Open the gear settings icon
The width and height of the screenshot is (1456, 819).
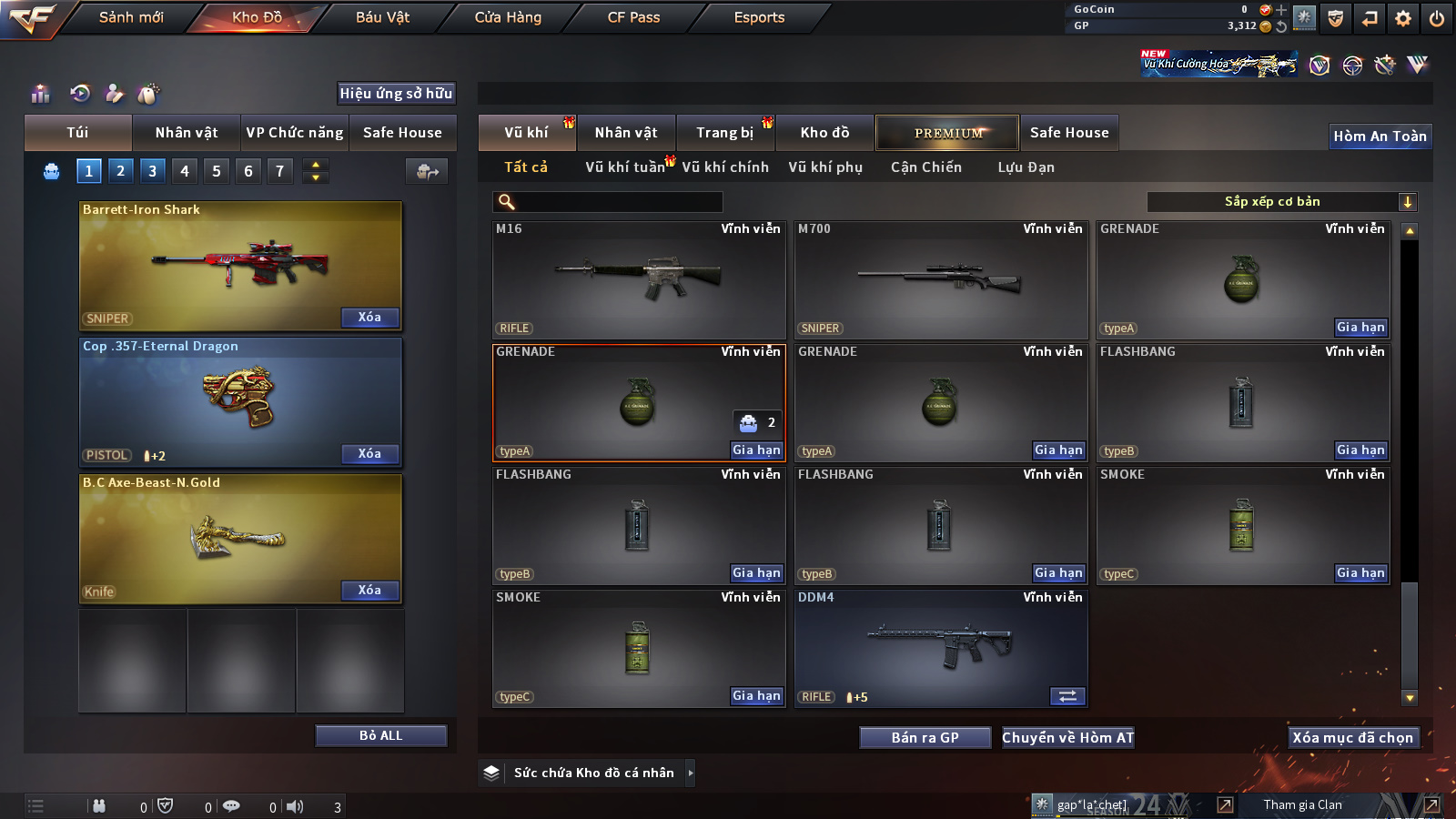tap(1403, 18)
